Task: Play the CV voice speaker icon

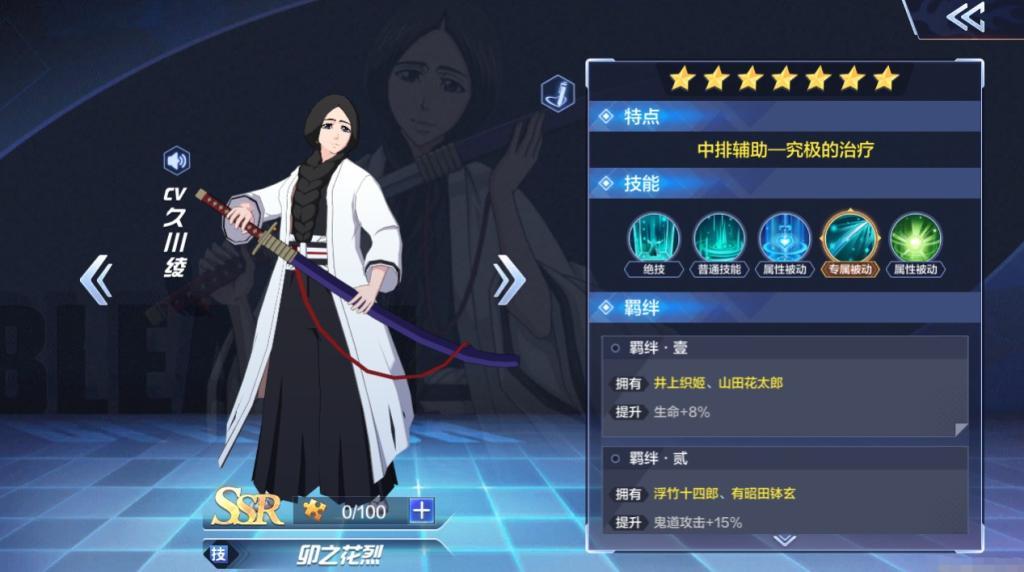Action: tap(177, 160)
